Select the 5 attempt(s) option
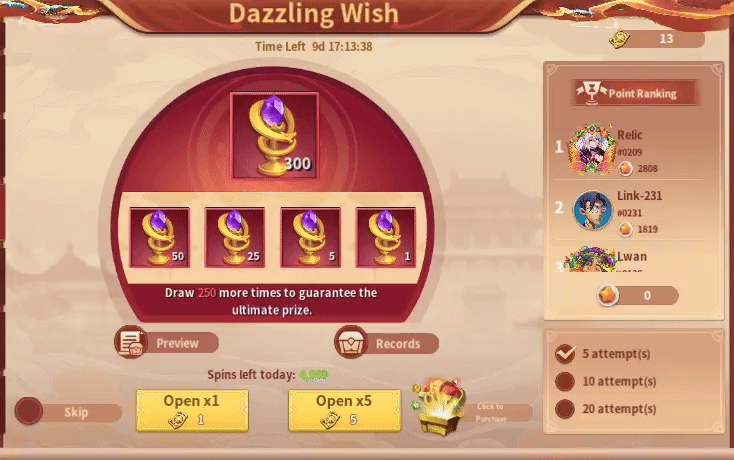The image size is (734, 460). point(565,353)
